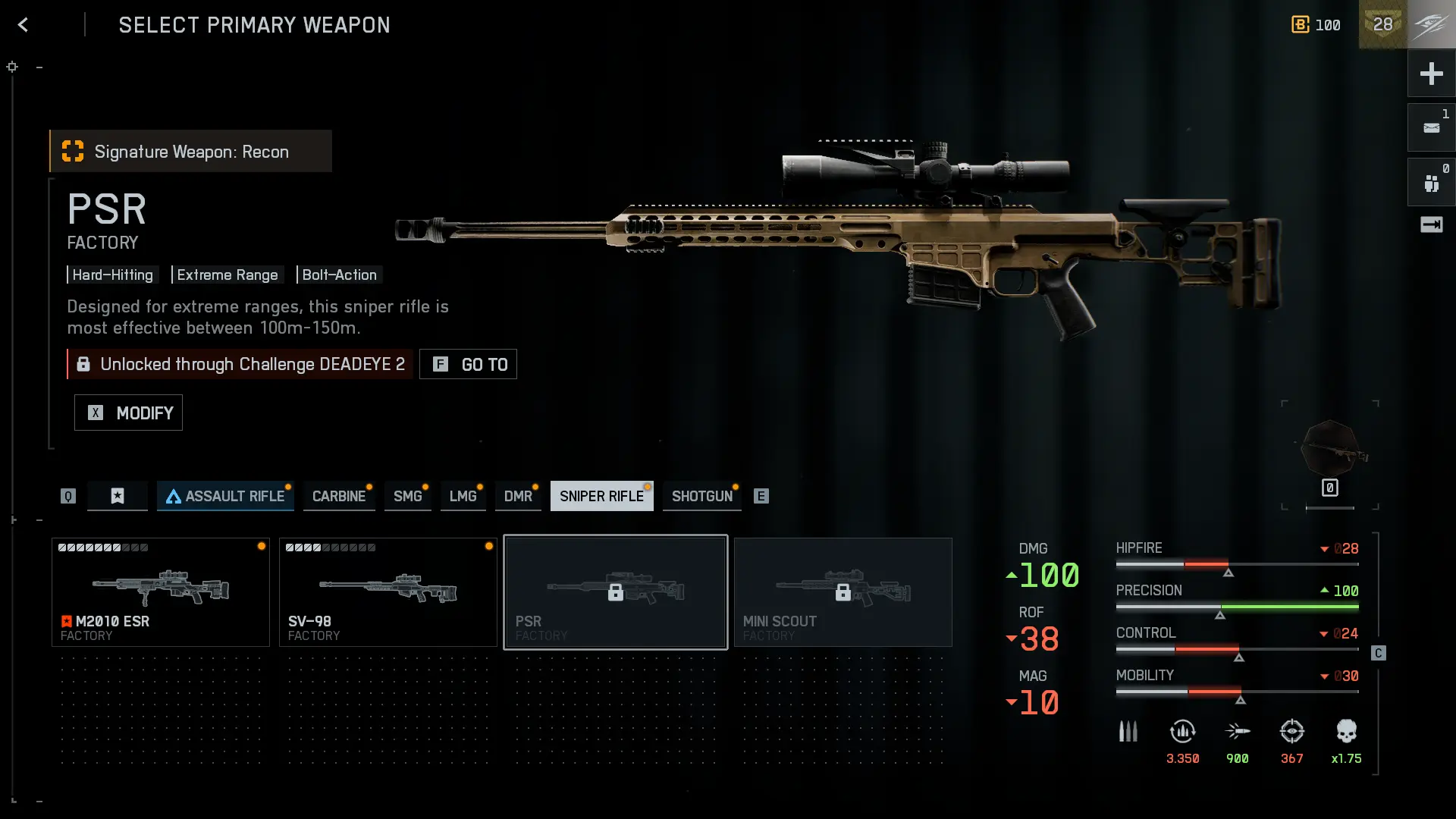1456x819 pixels.
Task: Choose the locked Mini Scout tile
Action: click(x=843, y=592)
